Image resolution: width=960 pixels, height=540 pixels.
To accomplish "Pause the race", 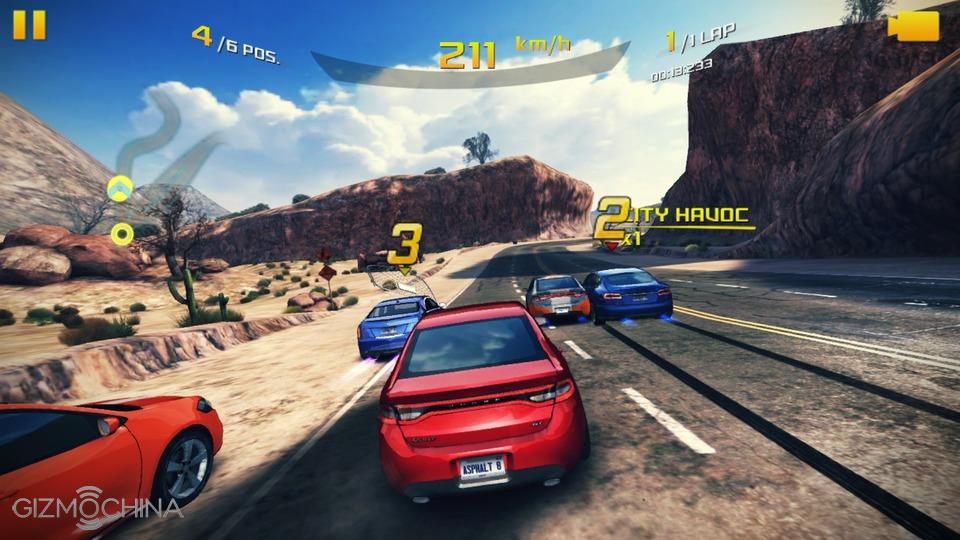I will pos(29,24).
